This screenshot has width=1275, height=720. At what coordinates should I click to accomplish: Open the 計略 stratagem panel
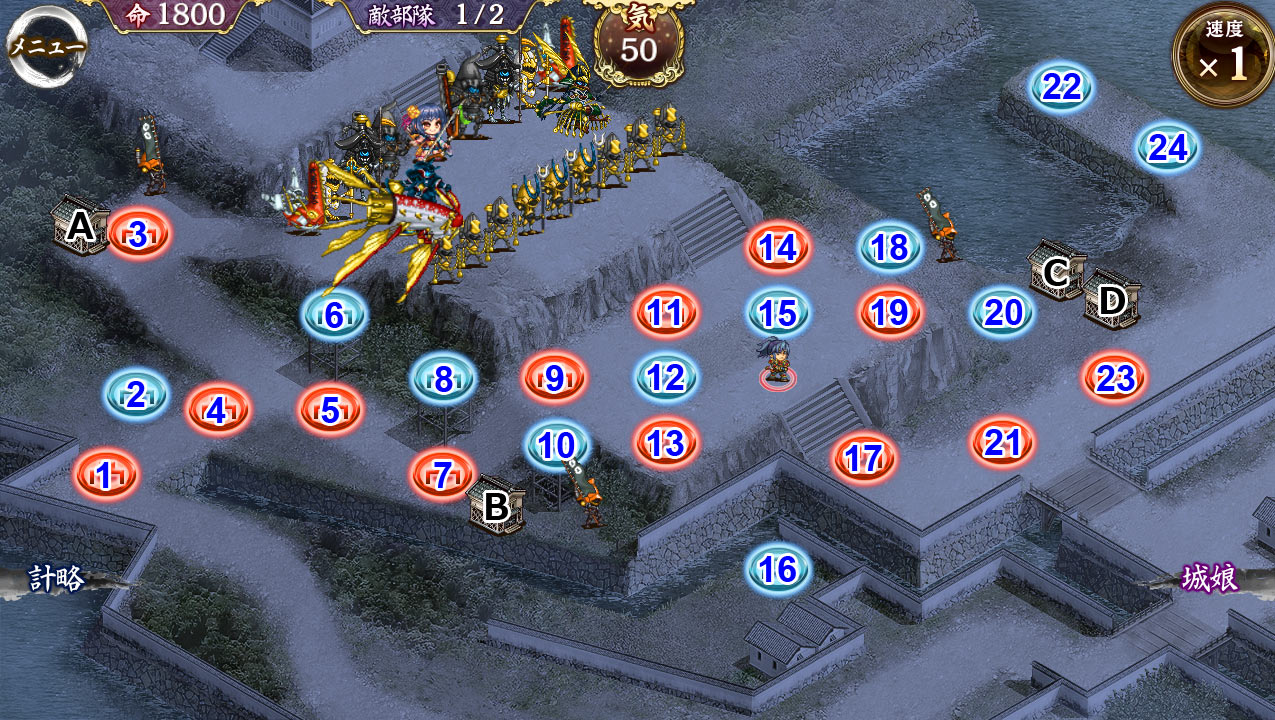57,579
